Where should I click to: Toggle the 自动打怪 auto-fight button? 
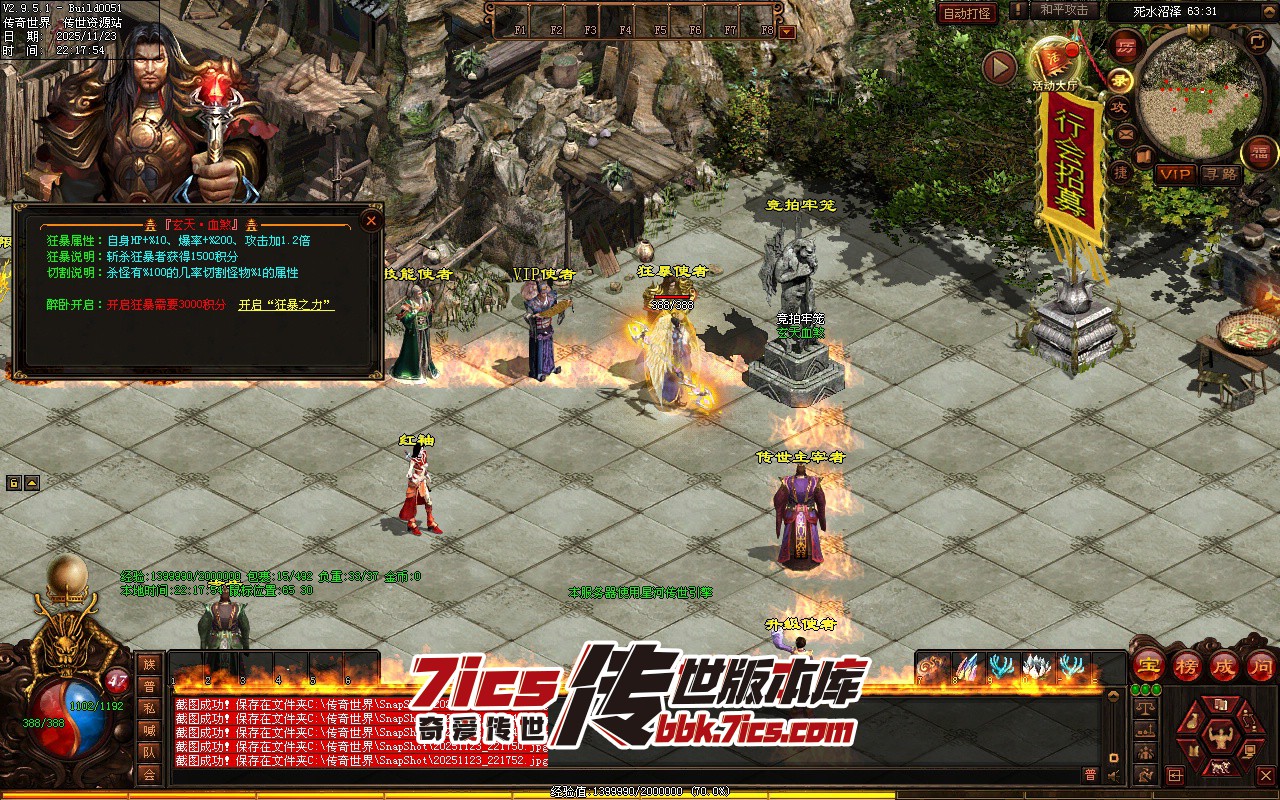pos(967,14)
